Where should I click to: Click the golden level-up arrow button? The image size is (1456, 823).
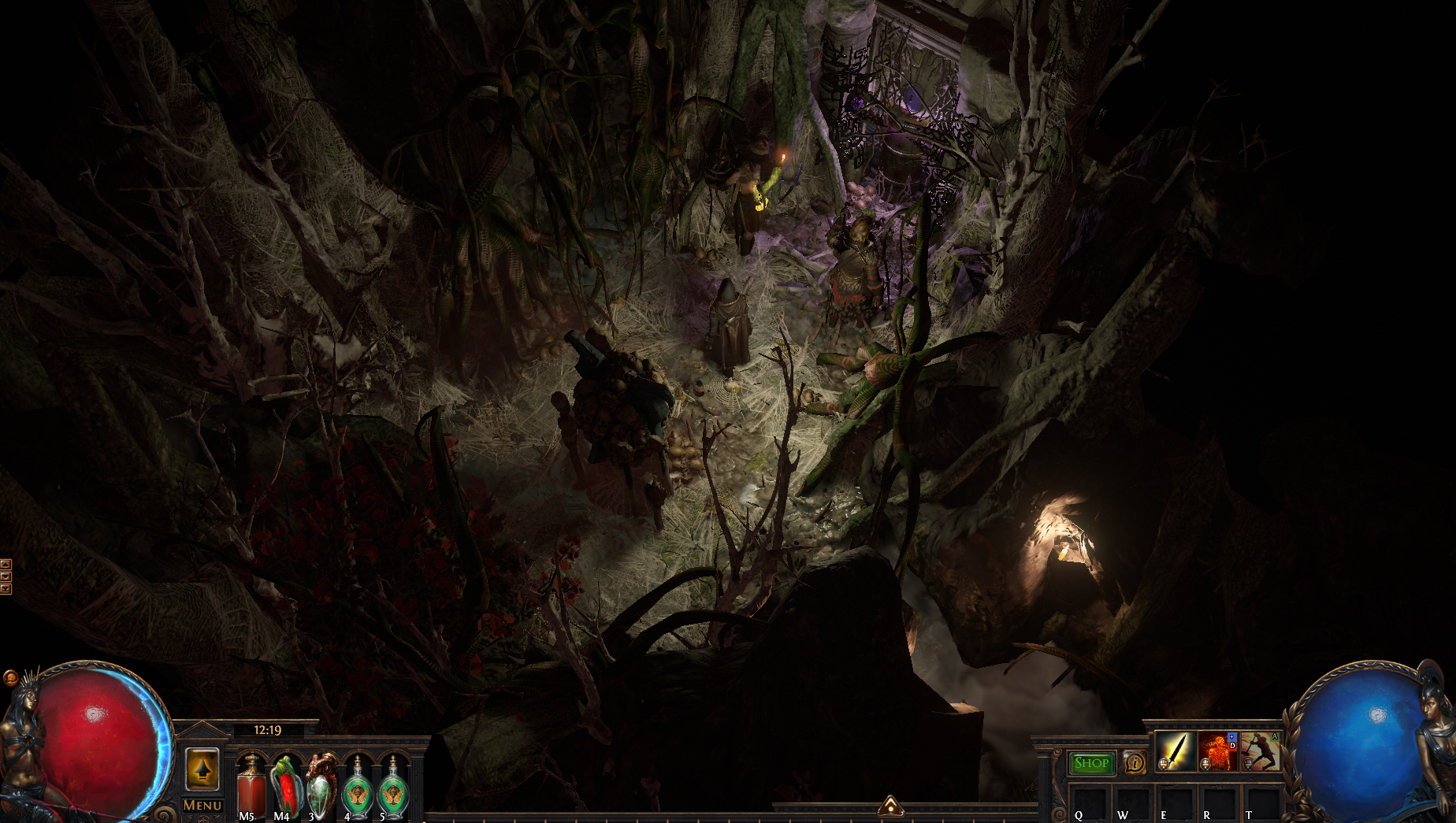[202, 769]
